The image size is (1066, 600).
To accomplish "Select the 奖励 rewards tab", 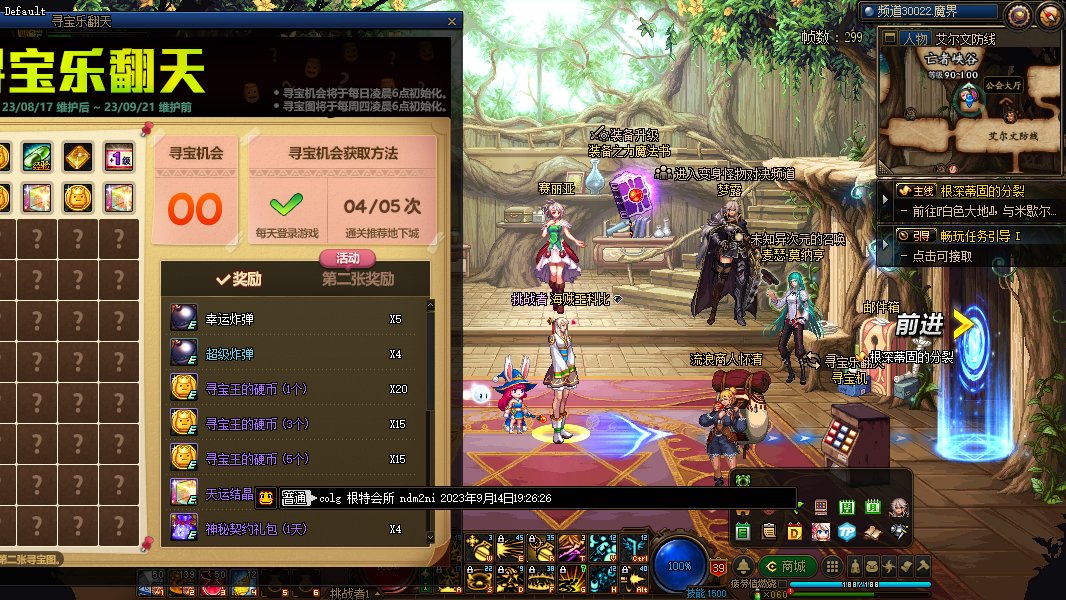I will pyautogui.click(x=238, y=280).
